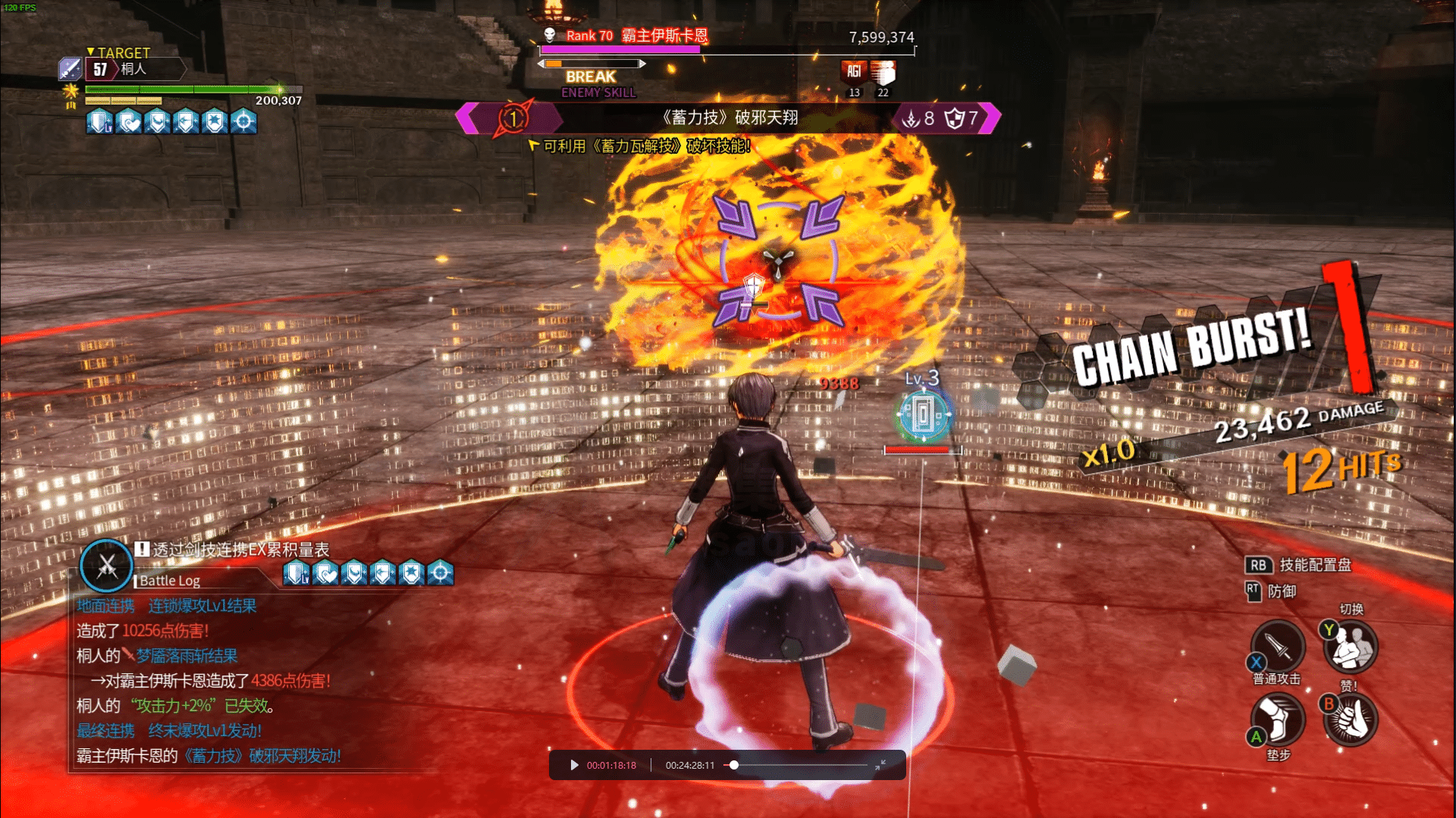Select the Lv.3 glowing blue skill marker
The image size is (1456, 818).
pos(923,415)
